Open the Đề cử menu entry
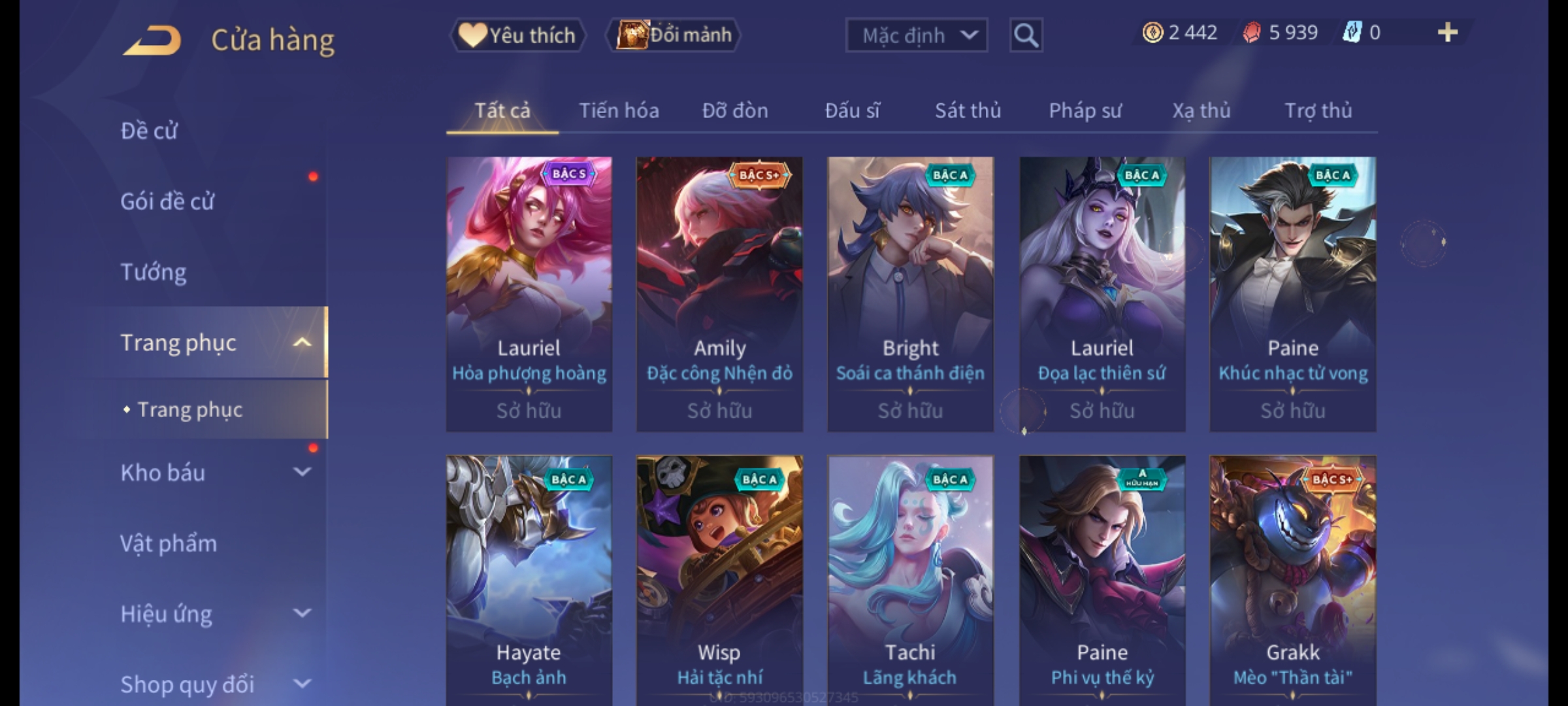Viewport: 1568px width, 706px height. click(150, 131)
